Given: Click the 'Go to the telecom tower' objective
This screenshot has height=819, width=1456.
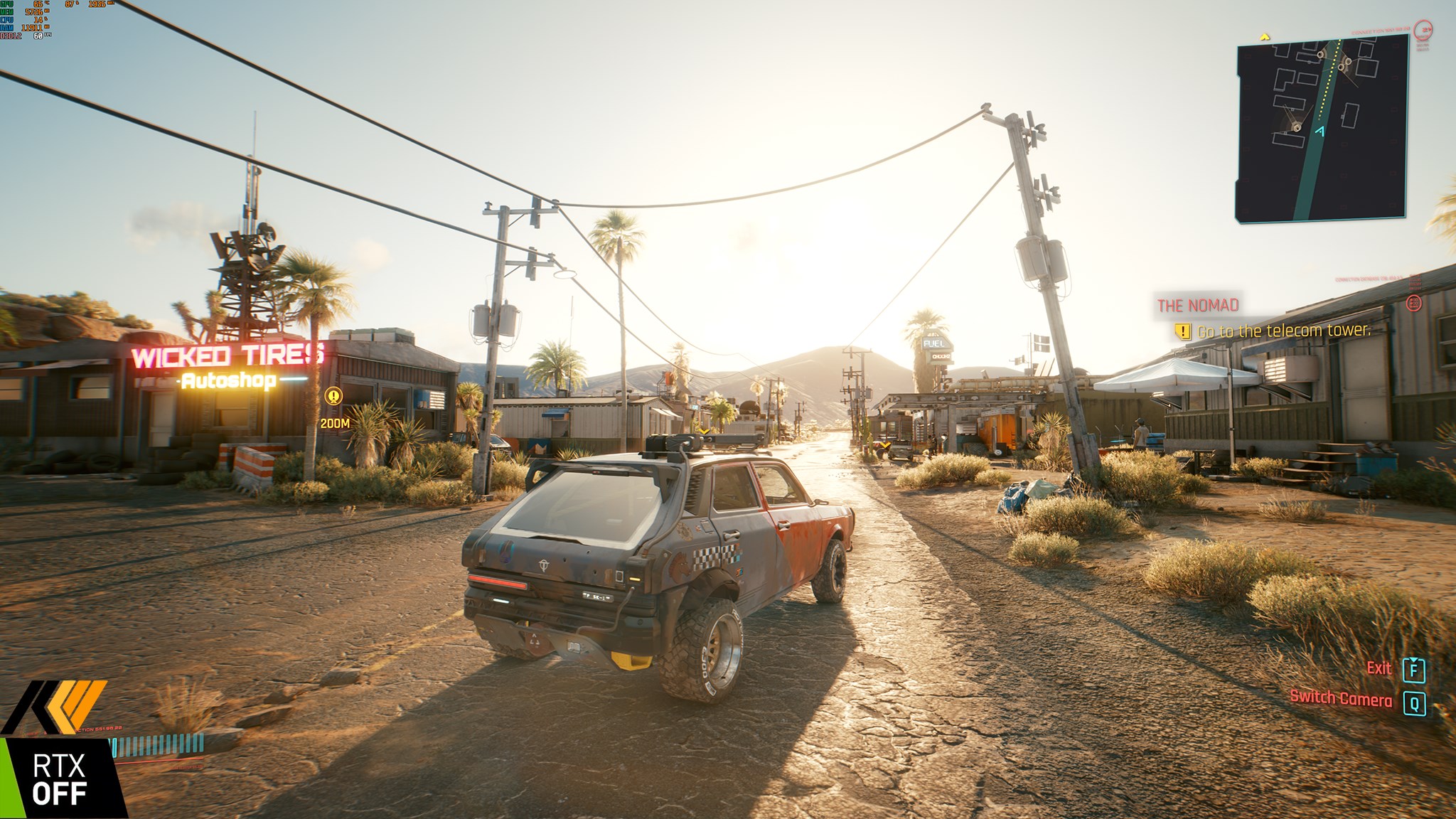Looking at the screenshot, I should pos(1283,331).
